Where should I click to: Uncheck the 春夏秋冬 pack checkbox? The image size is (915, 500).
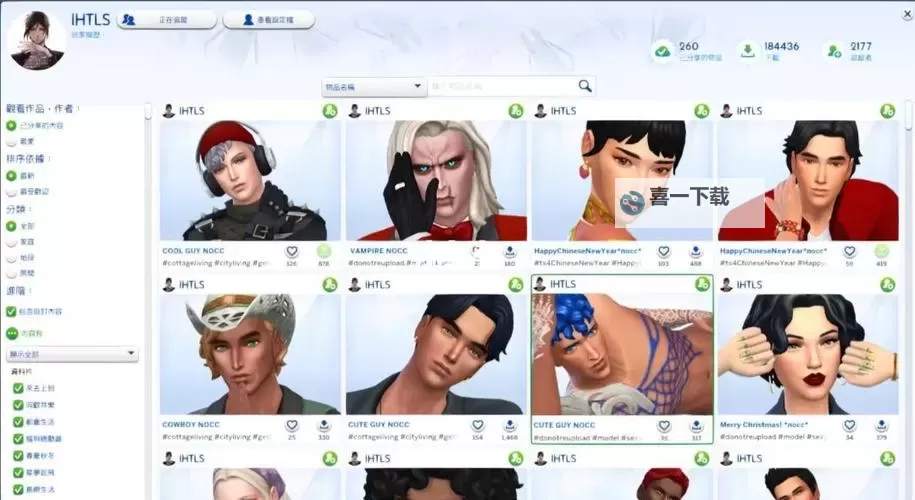[17, 455]
